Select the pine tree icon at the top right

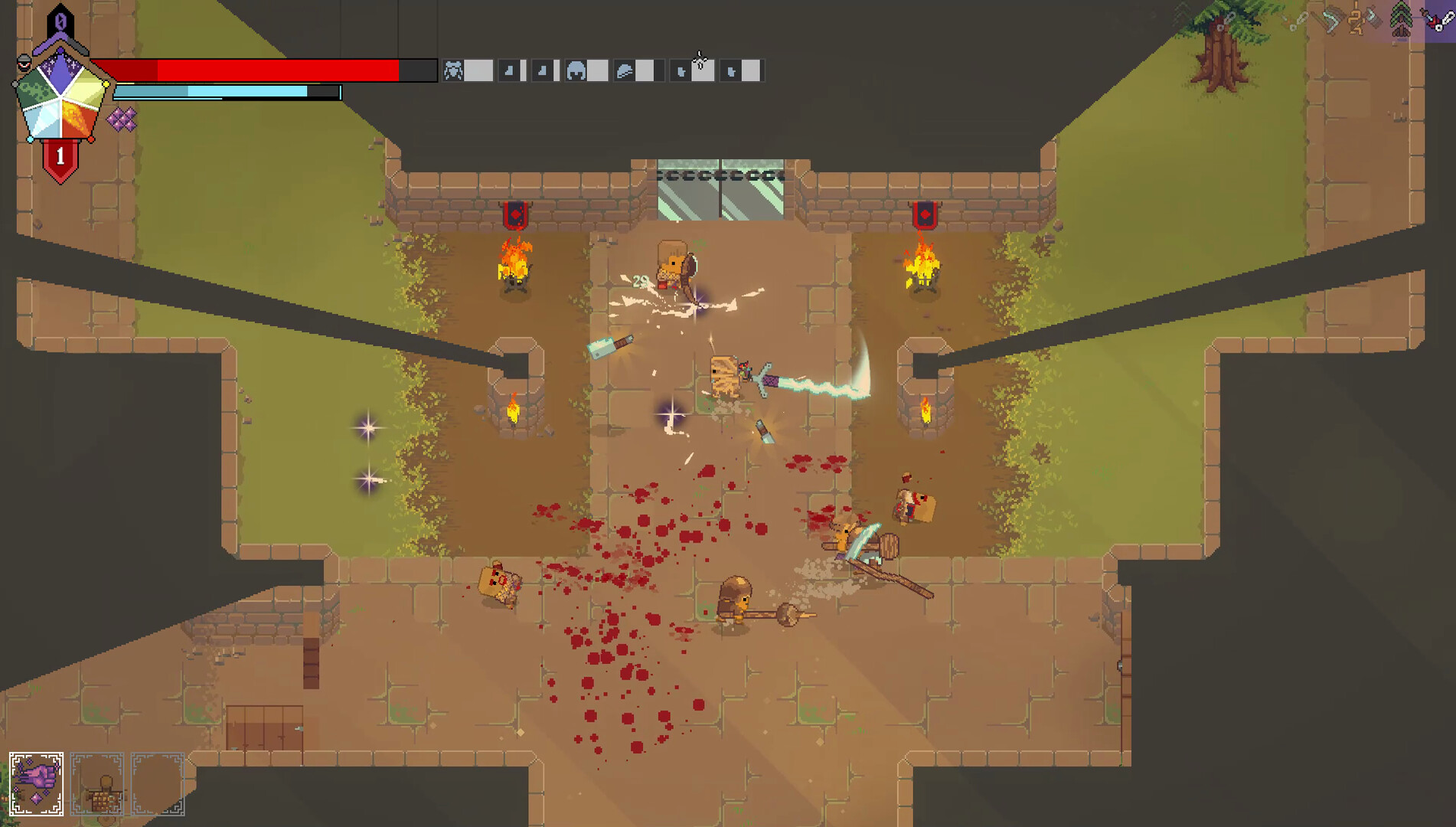(1401, 19)
